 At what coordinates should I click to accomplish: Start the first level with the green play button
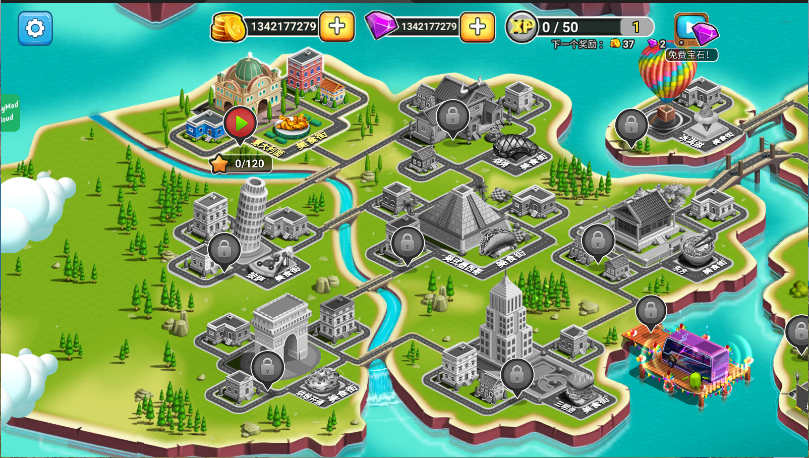coord(239,123)
